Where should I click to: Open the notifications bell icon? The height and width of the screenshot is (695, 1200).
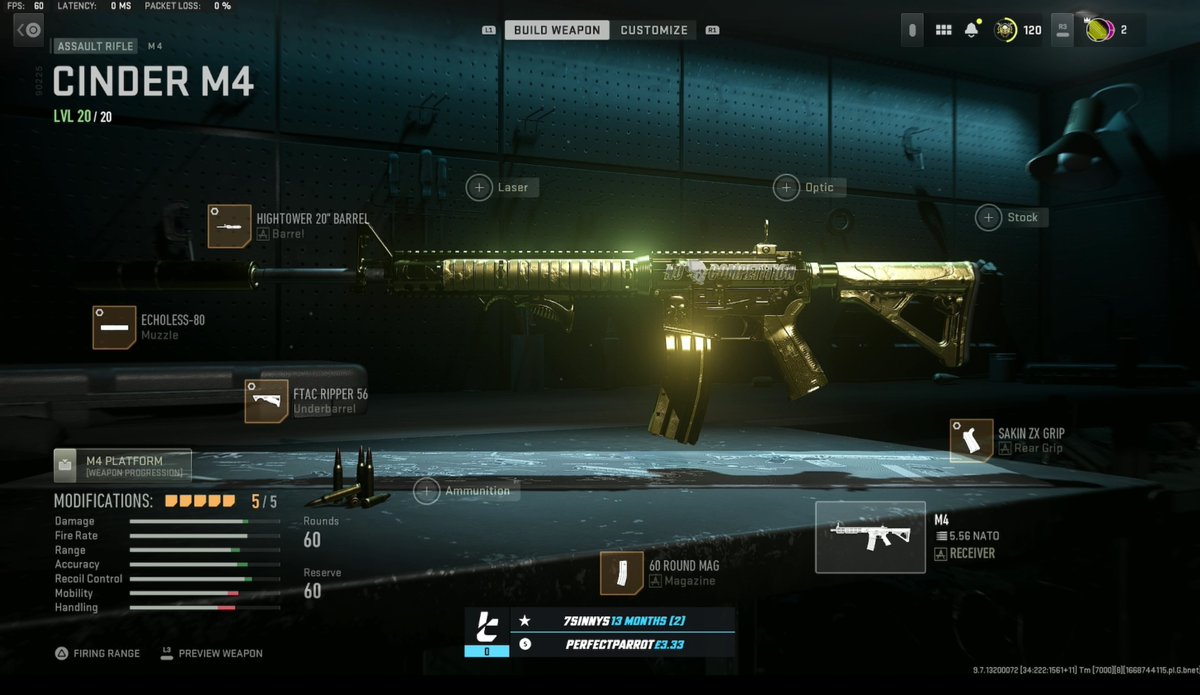point(971,30)
